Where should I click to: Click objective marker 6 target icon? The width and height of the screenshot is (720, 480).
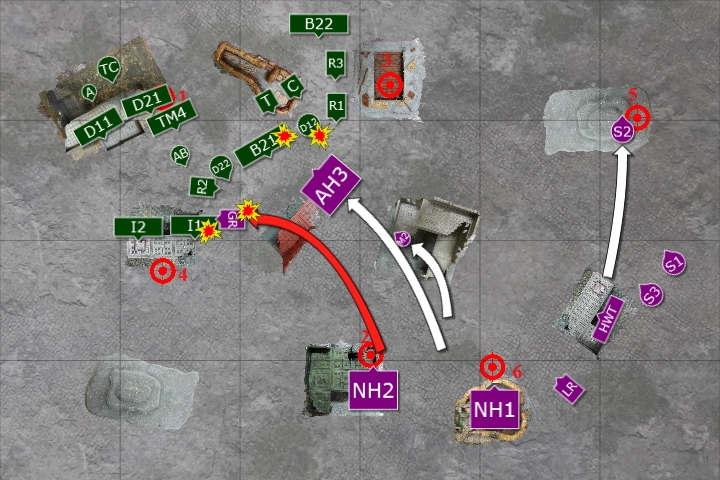(491, 367)
